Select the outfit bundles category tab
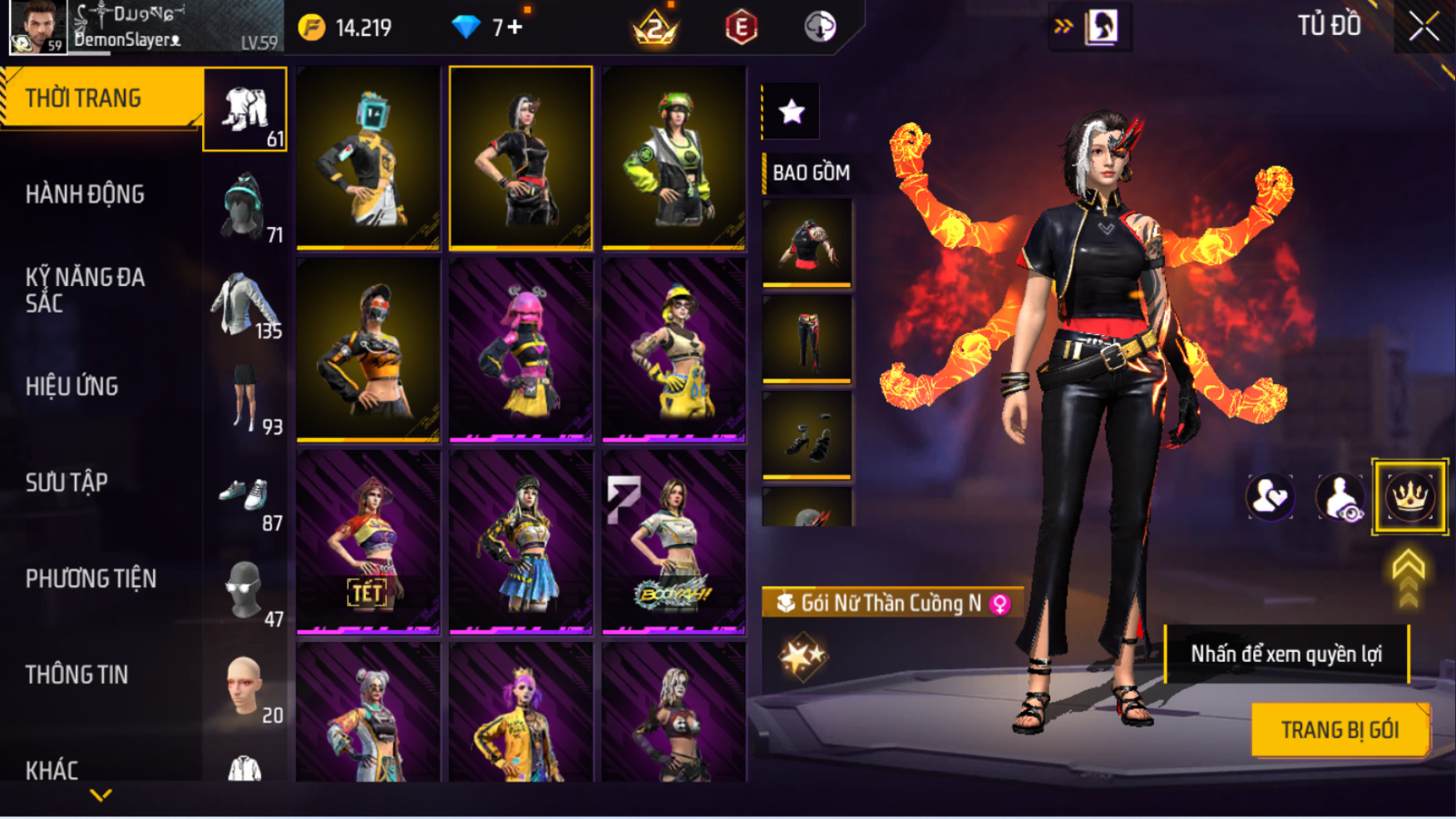The height and width of the screenshot is (819, 1456). point(245,110)
